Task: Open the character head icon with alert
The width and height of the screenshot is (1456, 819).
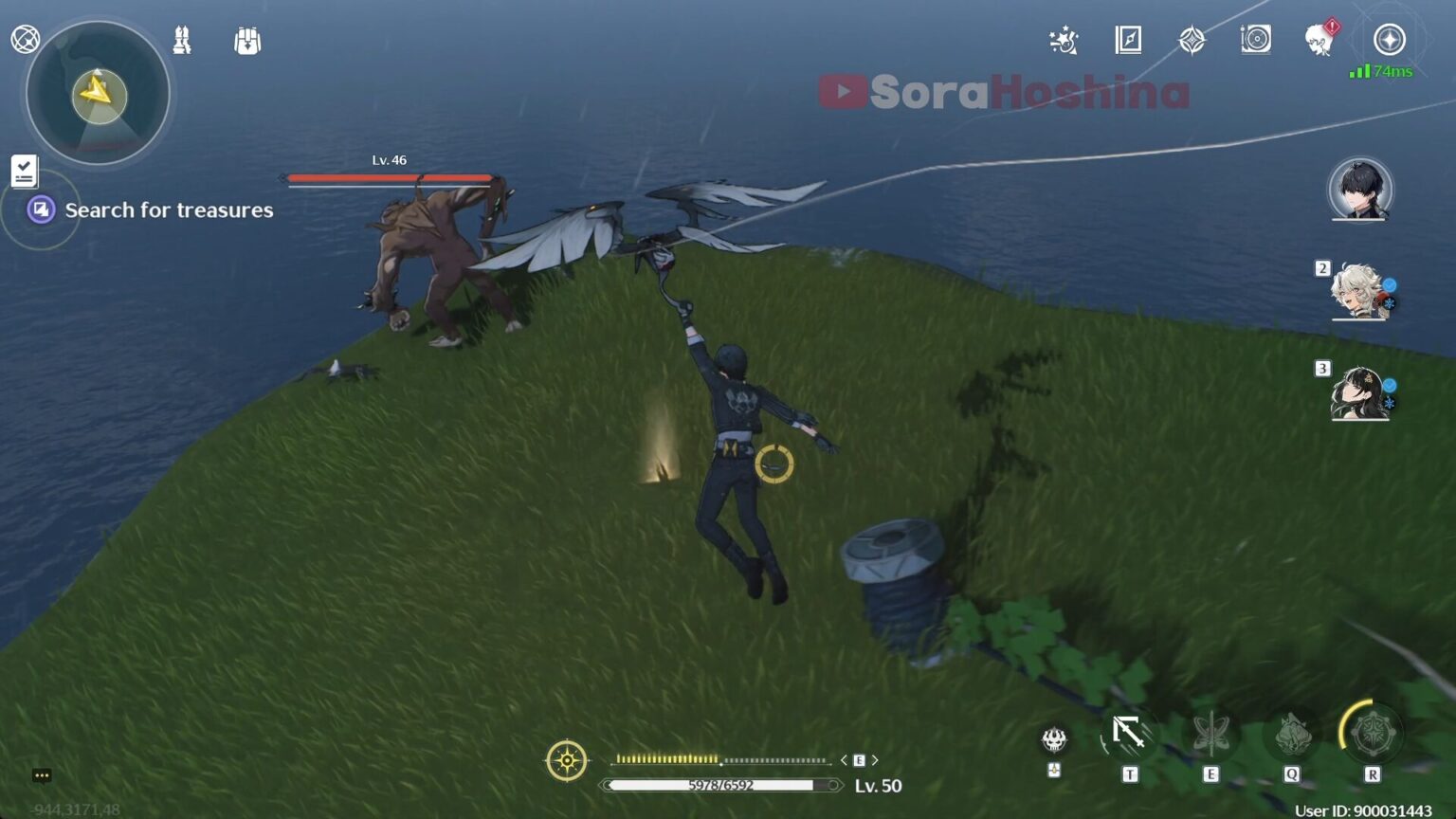Action: (x=1319, y=40)
